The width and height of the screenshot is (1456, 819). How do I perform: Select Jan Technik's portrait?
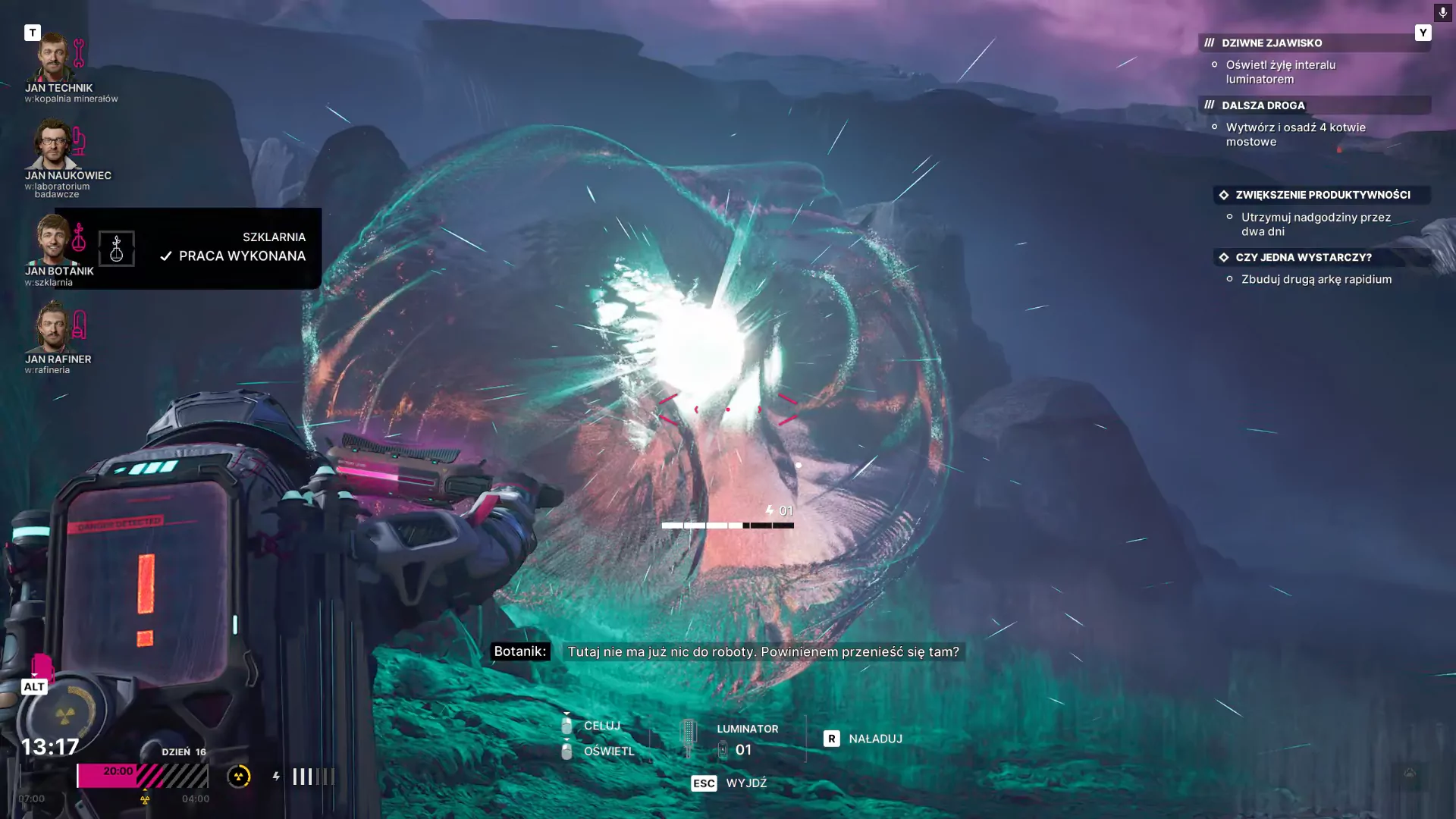[x=52, y=58]
